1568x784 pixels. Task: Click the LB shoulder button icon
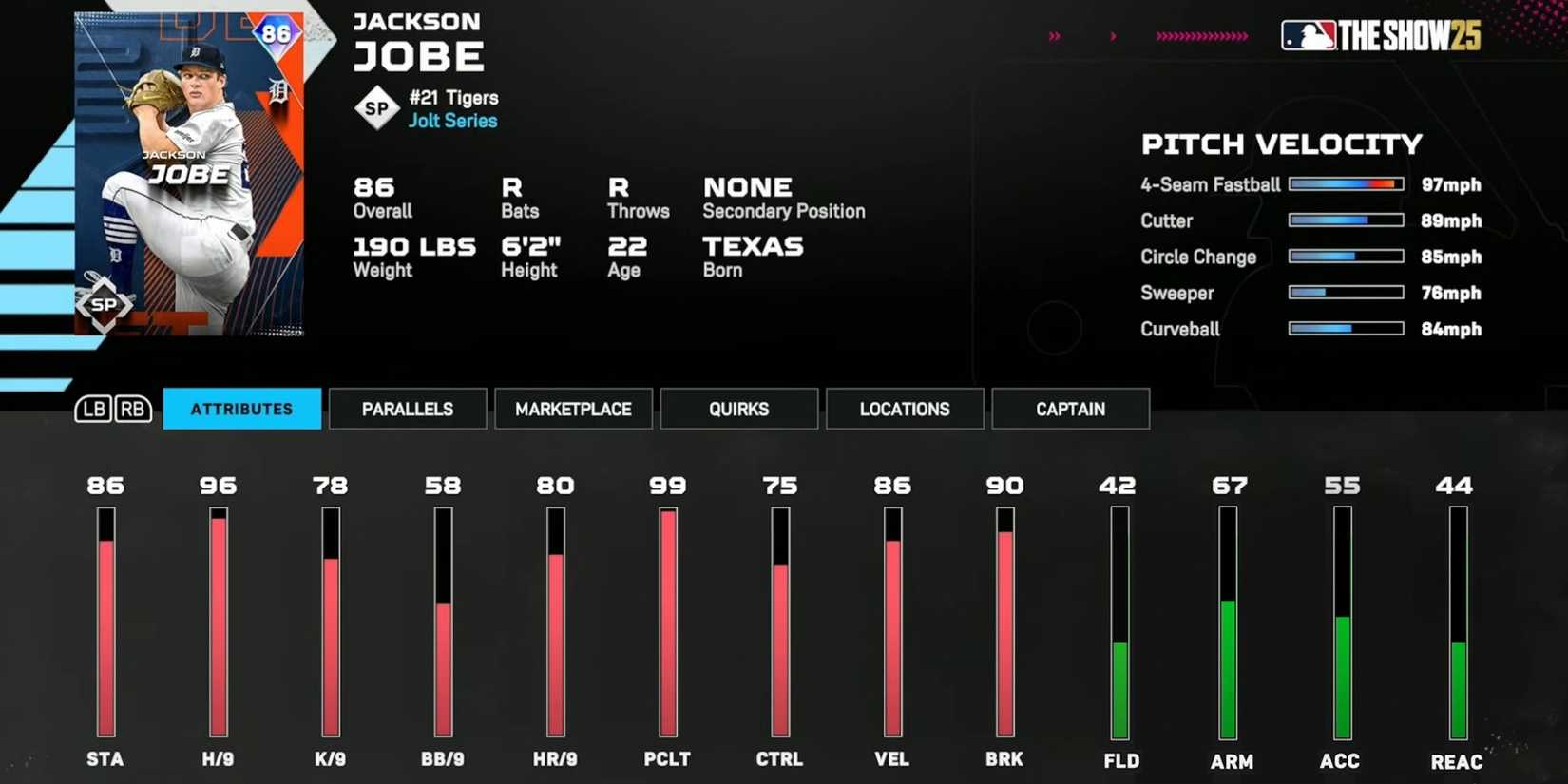94,409
